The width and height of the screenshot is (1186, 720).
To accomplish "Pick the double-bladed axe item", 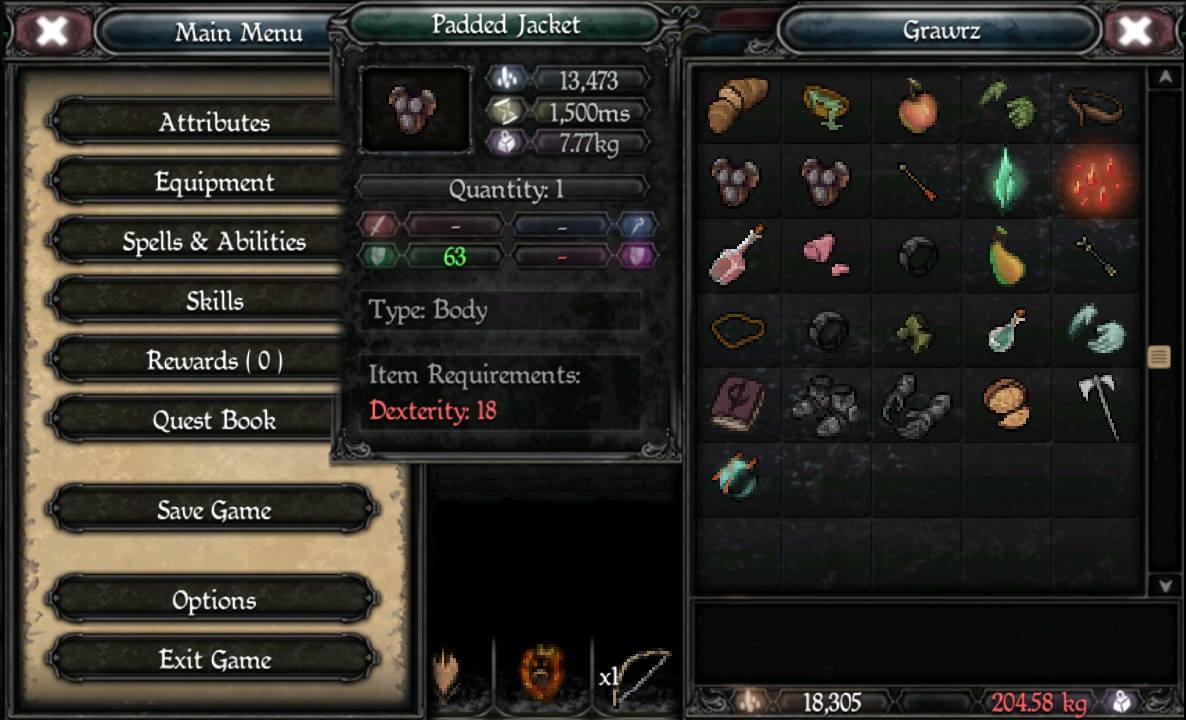I will coord(1096,405).
